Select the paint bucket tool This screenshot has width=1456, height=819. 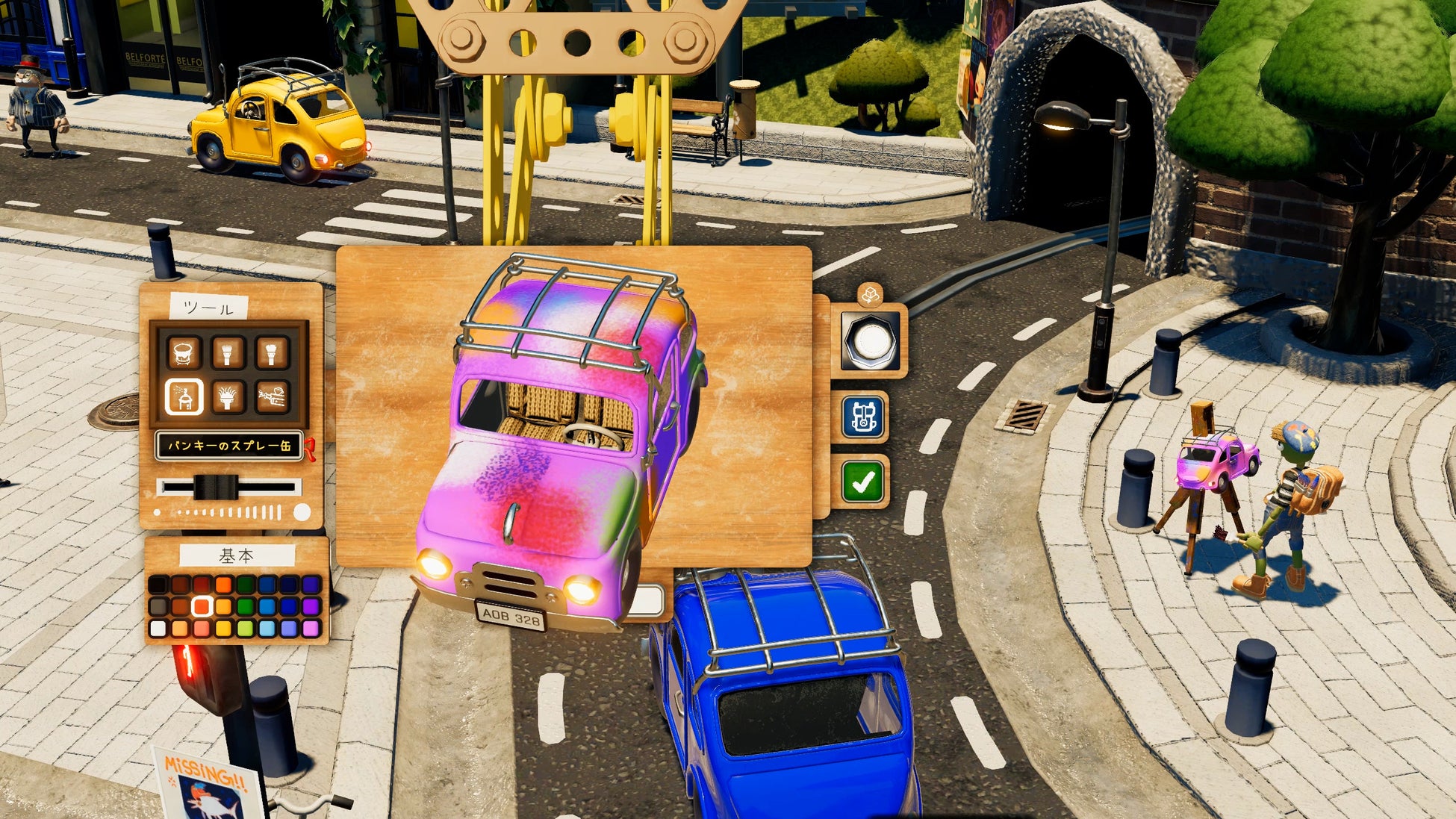(x=184, y=352)
